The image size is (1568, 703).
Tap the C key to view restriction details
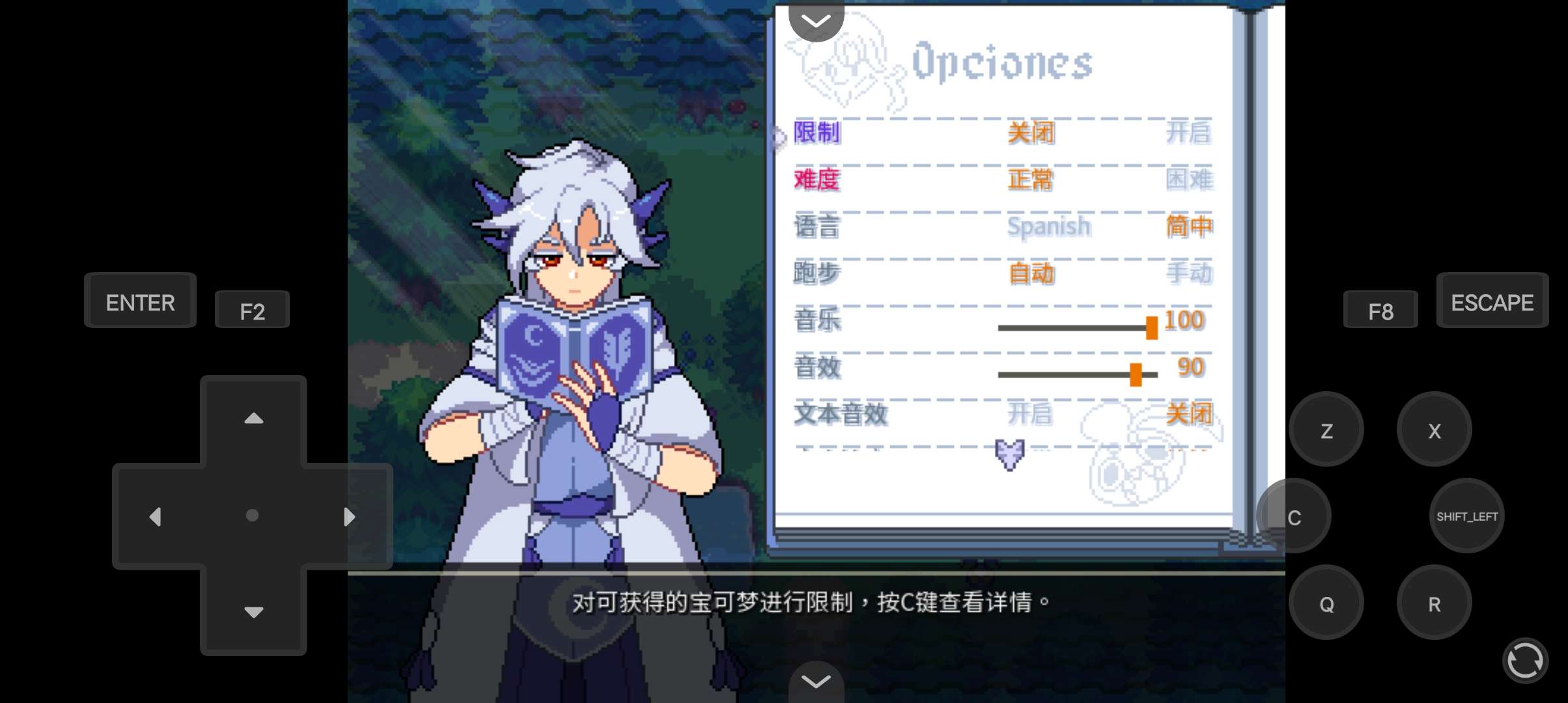point(1295,515)
